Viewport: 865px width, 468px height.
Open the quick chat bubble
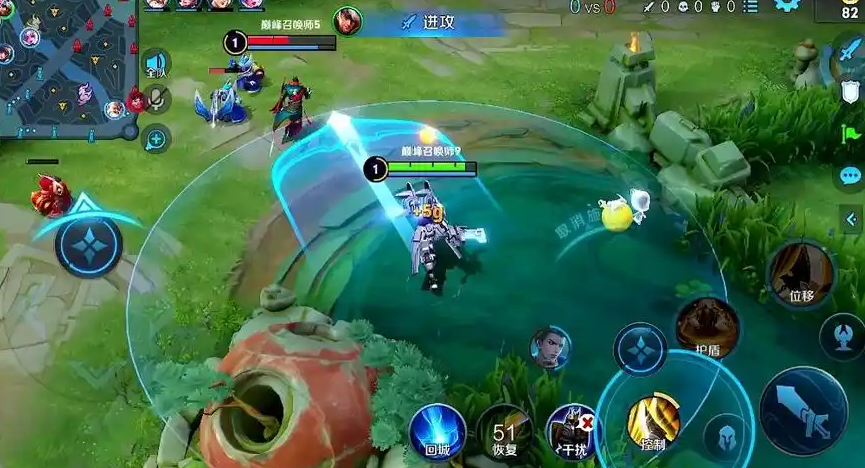point(851,177)
